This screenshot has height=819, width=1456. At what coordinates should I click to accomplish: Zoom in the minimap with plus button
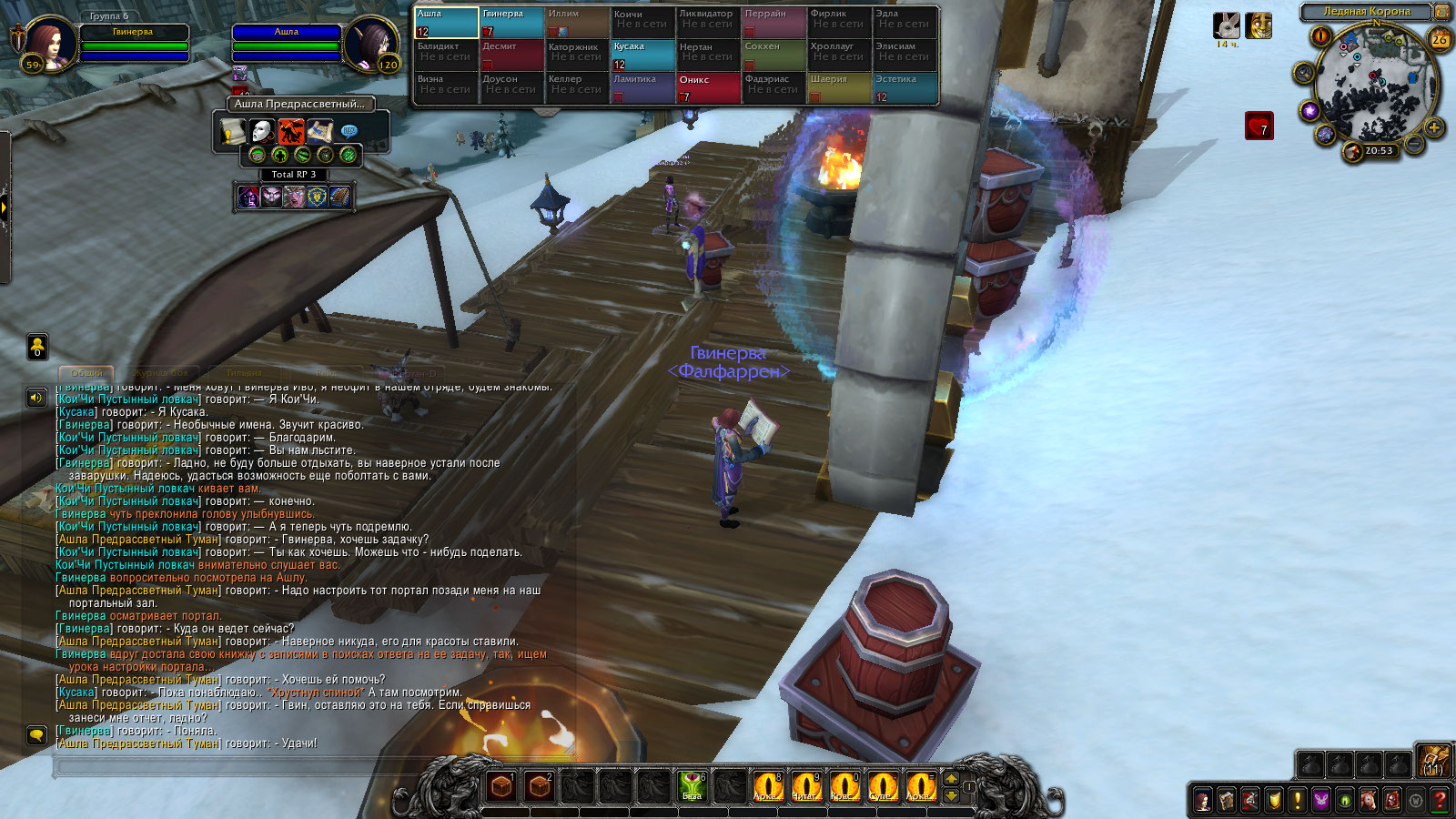click(x=1434, y=127)
